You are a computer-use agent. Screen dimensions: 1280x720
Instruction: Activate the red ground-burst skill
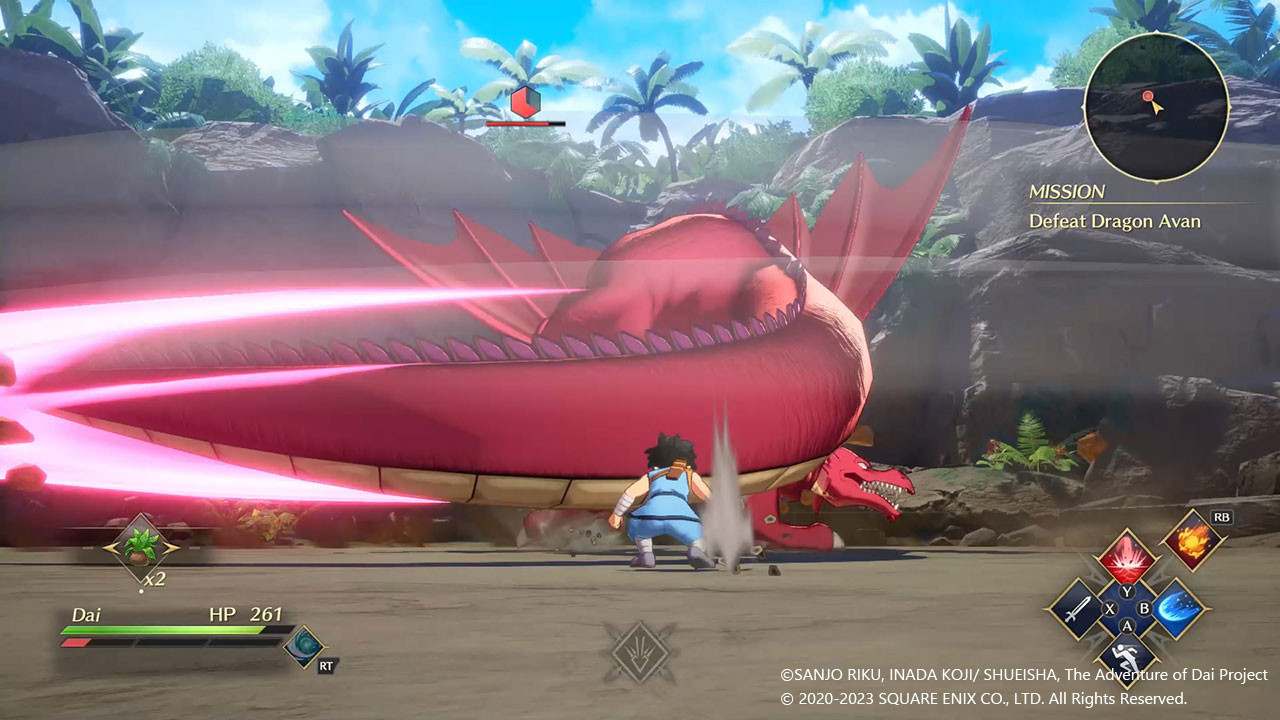(1127, 558)
